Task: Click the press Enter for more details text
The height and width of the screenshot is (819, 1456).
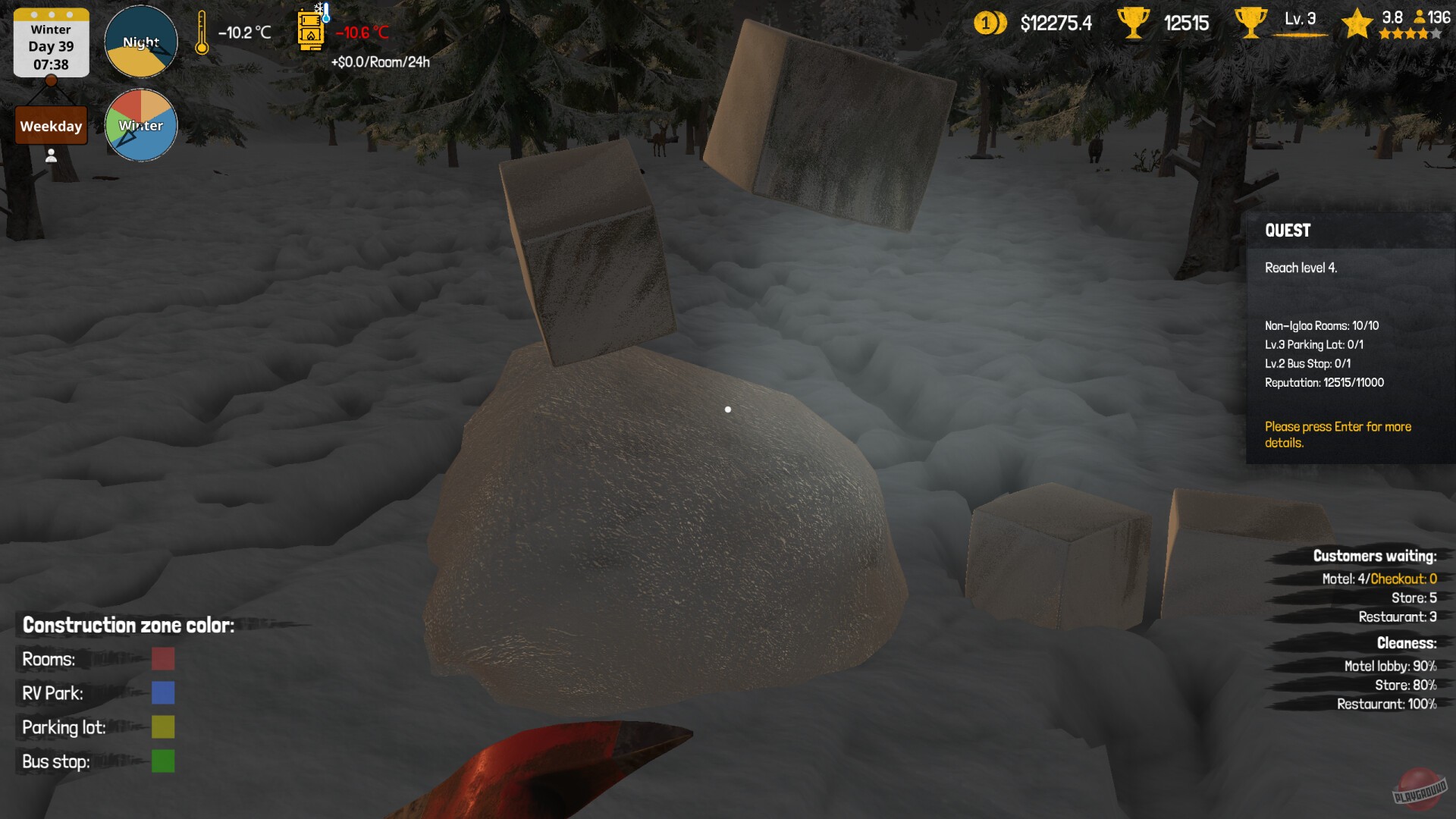Action: click(x=1338, y=434)
